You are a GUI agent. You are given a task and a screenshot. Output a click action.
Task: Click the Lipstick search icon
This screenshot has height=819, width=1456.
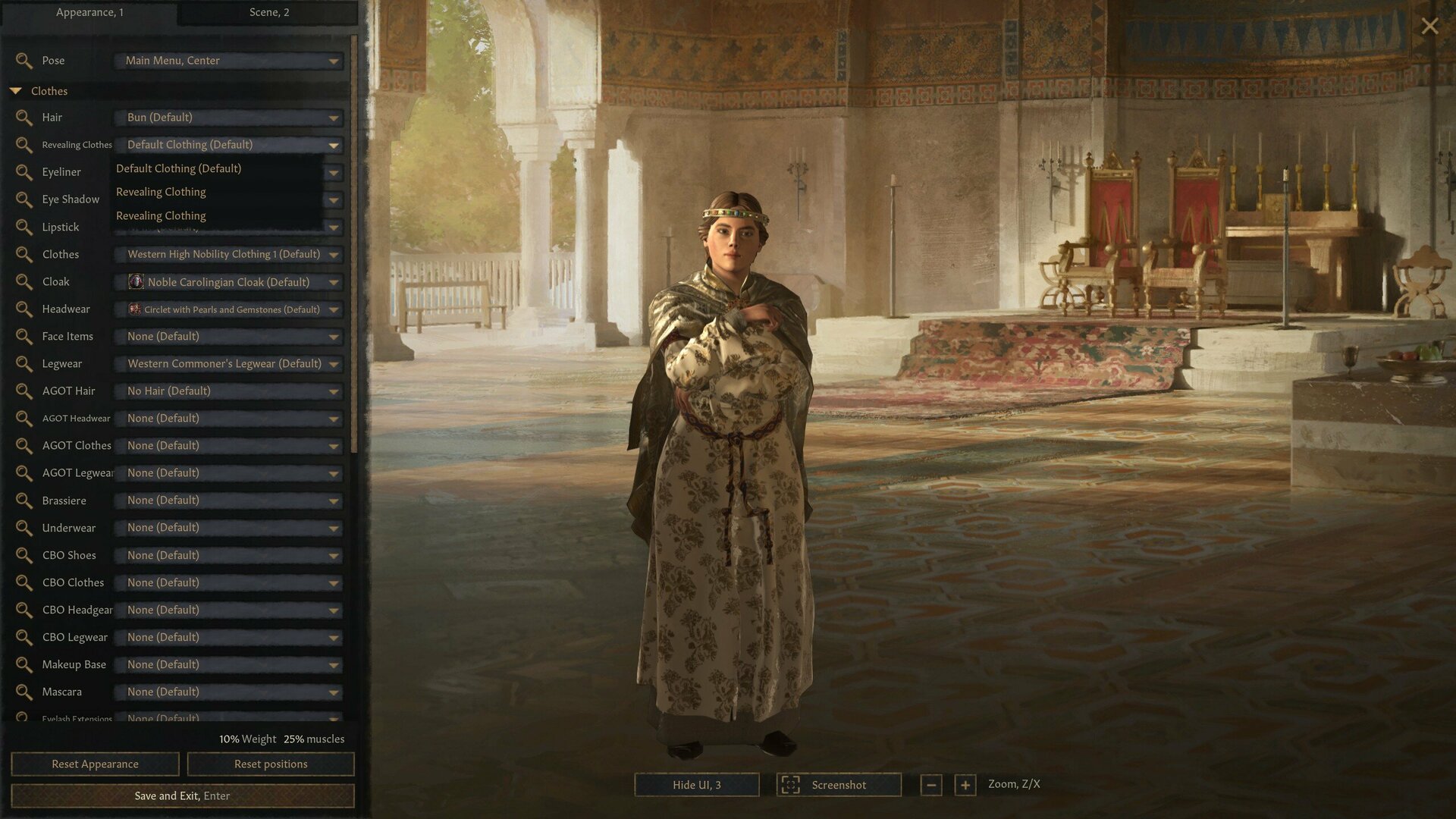[x=24, y=227]
